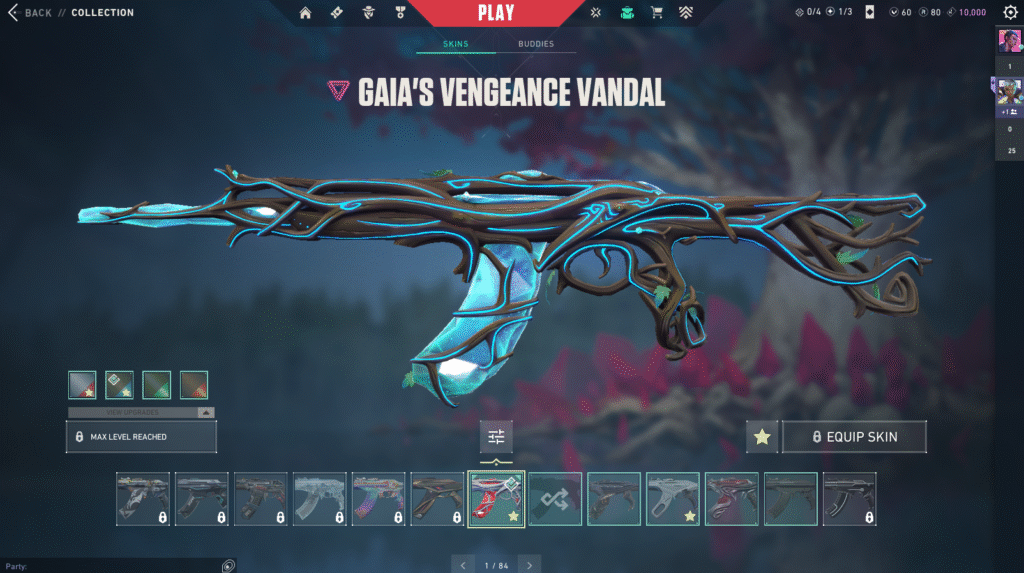Open the green agents icon in navigation
This screenshot has height=573, width=1024.
tap(626, 13)
